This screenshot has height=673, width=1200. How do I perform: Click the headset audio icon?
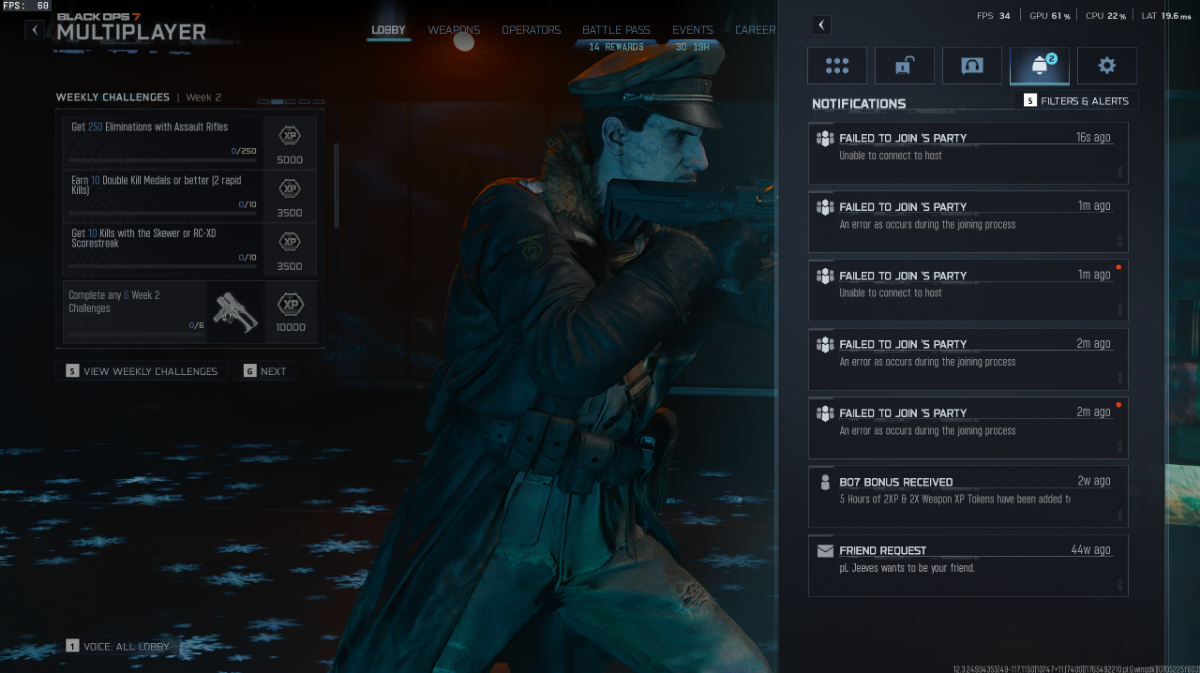[972, 66]
